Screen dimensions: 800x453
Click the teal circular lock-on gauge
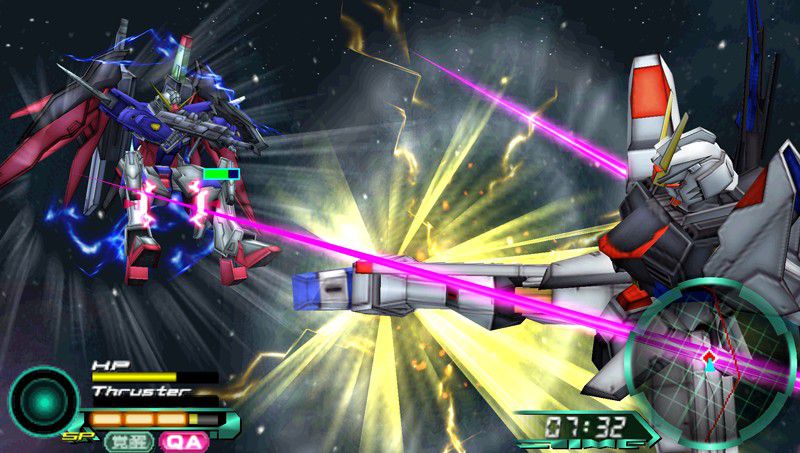pyautogui.click(x=43, y=401)
